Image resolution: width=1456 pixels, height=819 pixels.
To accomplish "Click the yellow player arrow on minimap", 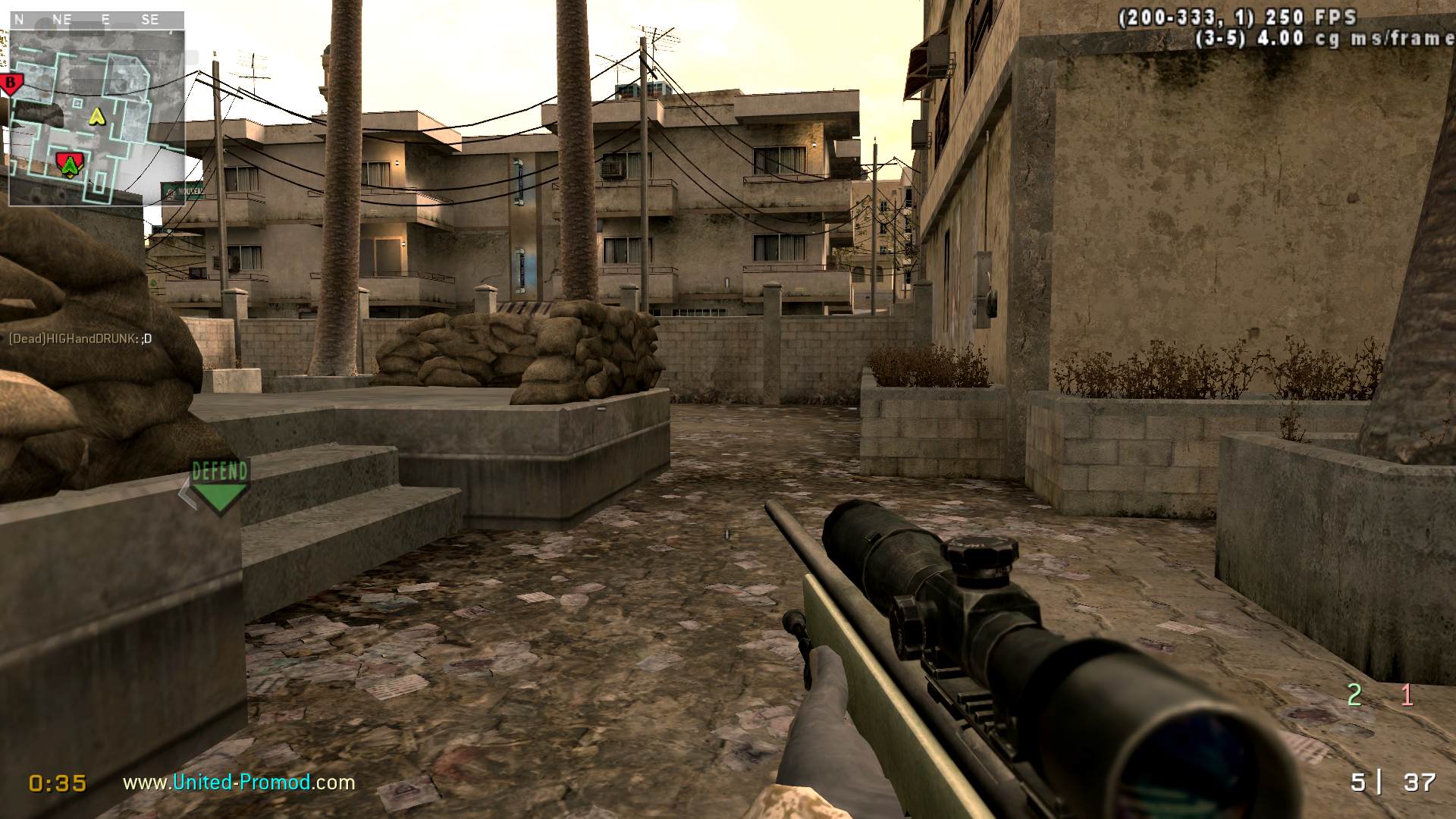I will (96, 116).
